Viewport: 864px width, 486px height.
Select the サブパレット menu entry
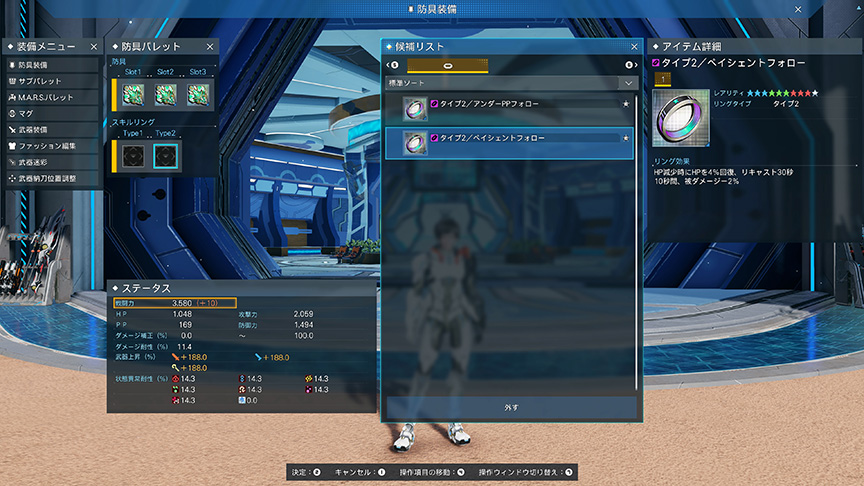tap(52, 81)
